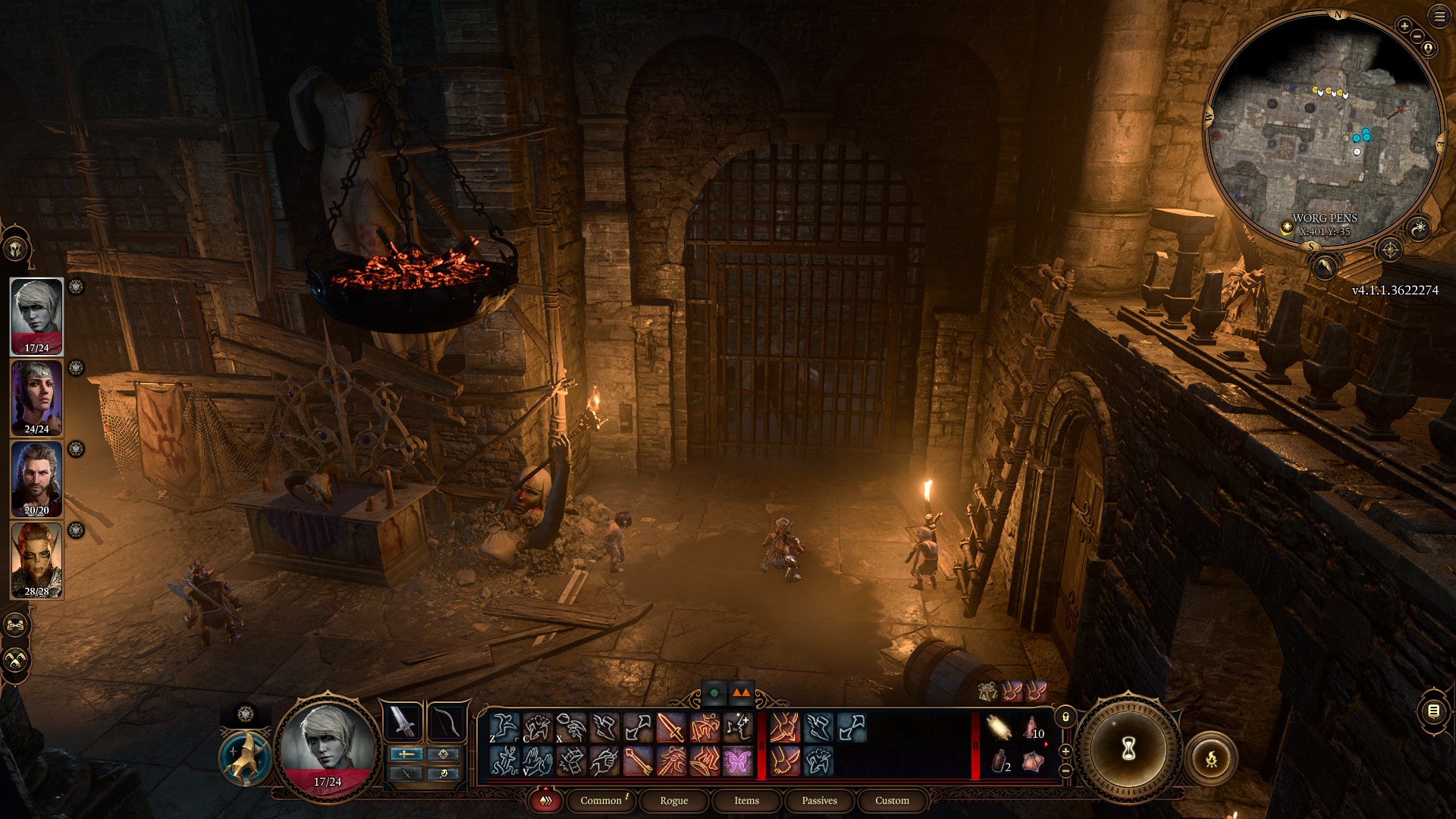The height and width of the screenshot is (819, 1456).
Task: Open the Passives tab
Action: pos(819,801)
